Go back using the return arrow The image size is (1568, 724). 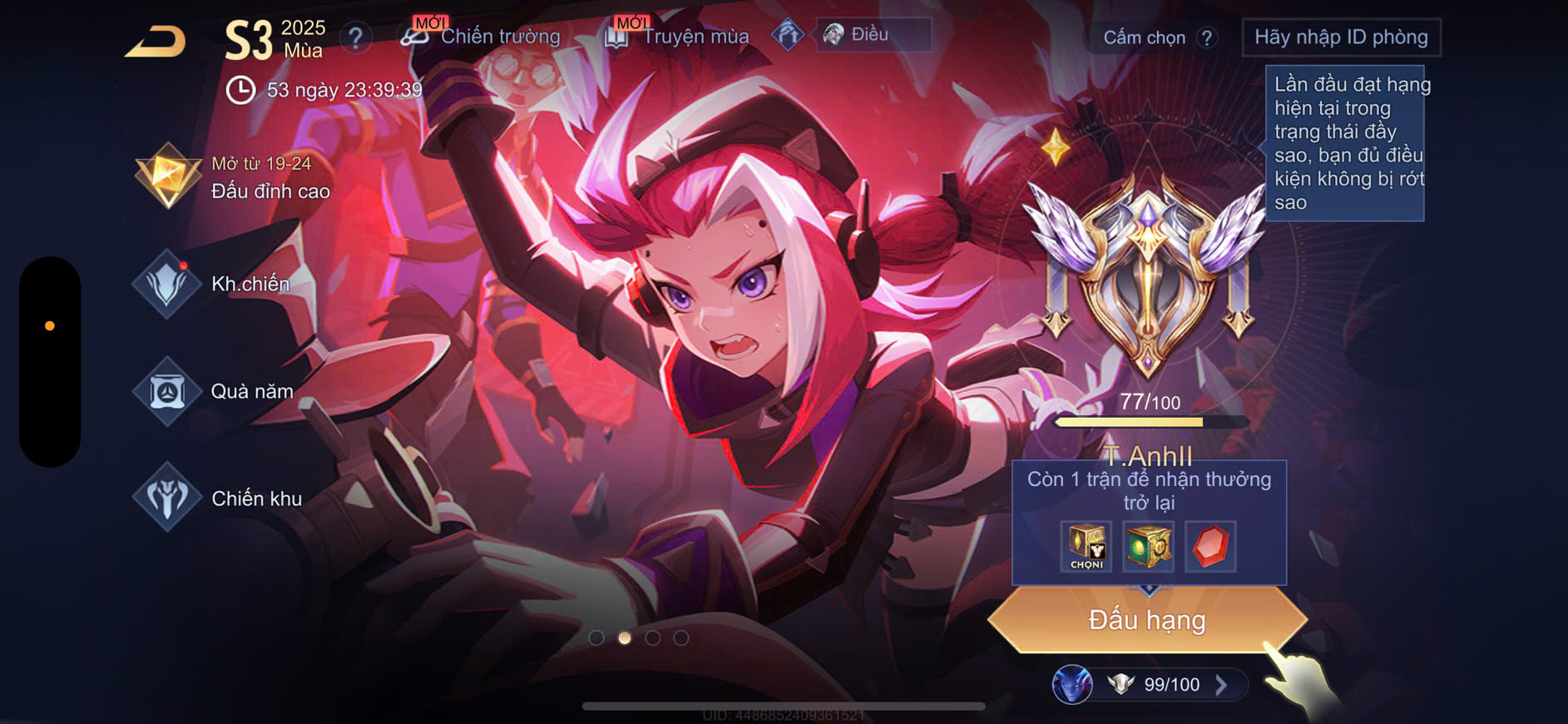pos(156,41)
